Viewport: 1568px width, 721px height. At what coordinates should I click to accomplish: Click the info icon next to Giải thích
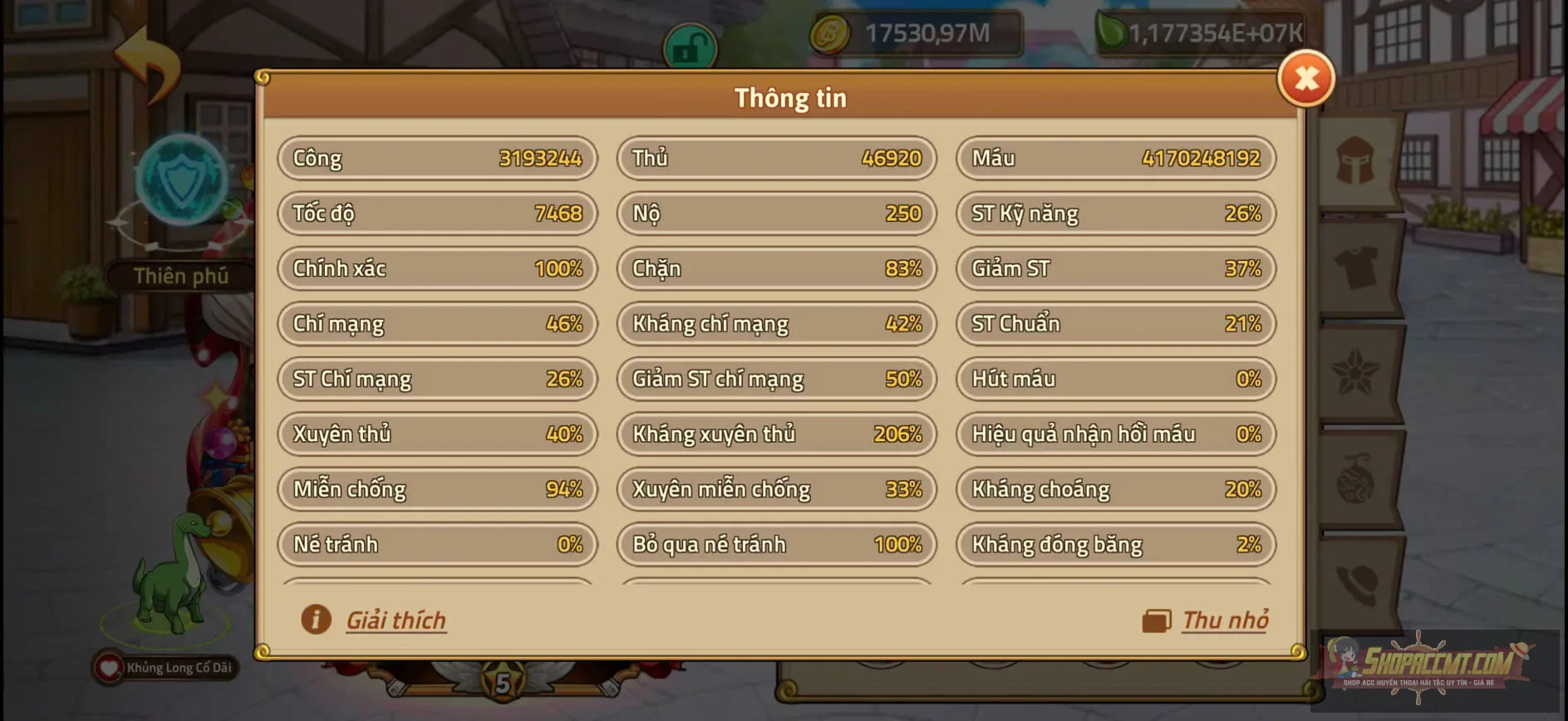(x=314, y=619)
